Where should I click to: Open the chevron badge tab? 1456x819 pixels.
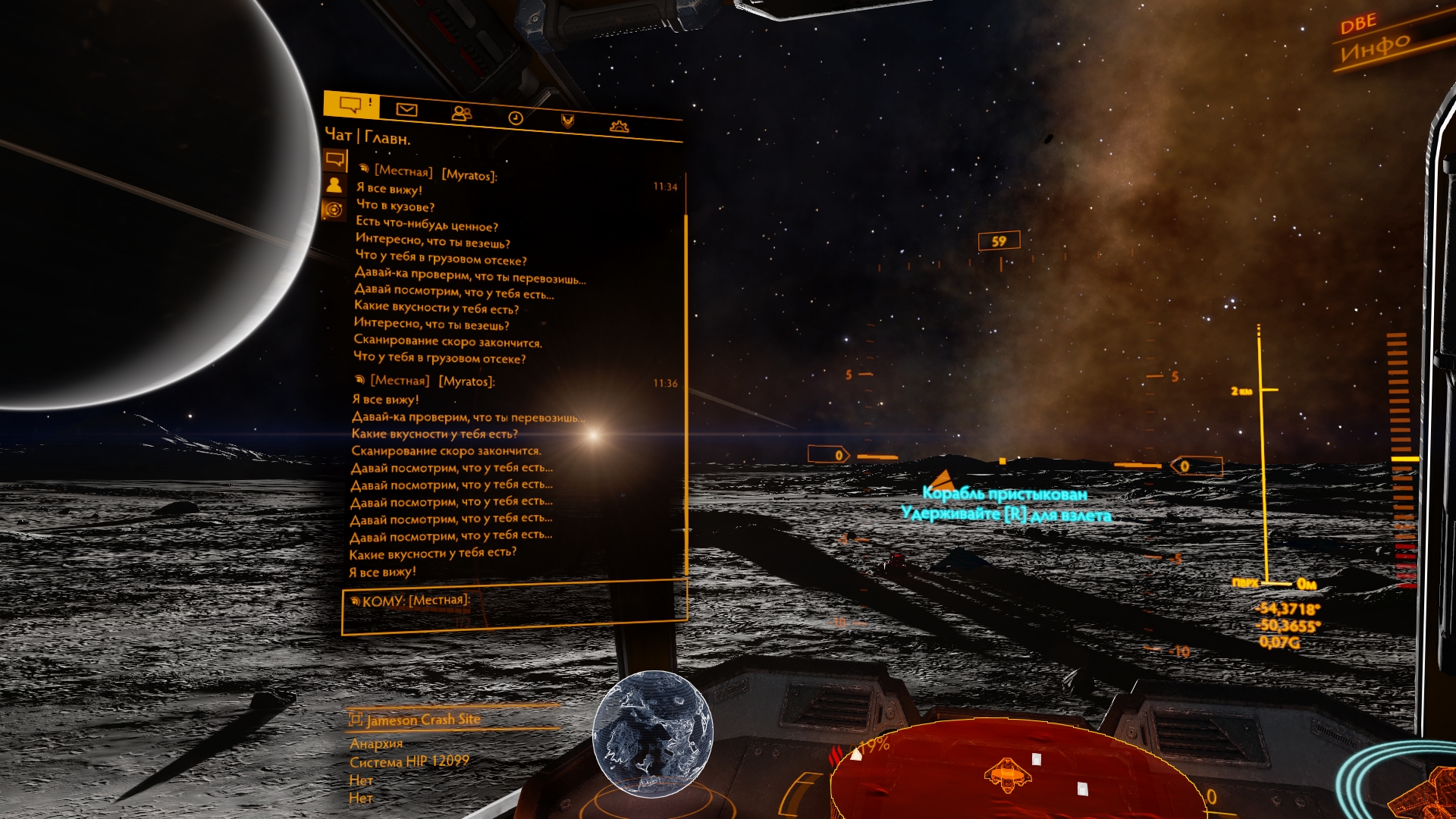(x=567, y=121)
